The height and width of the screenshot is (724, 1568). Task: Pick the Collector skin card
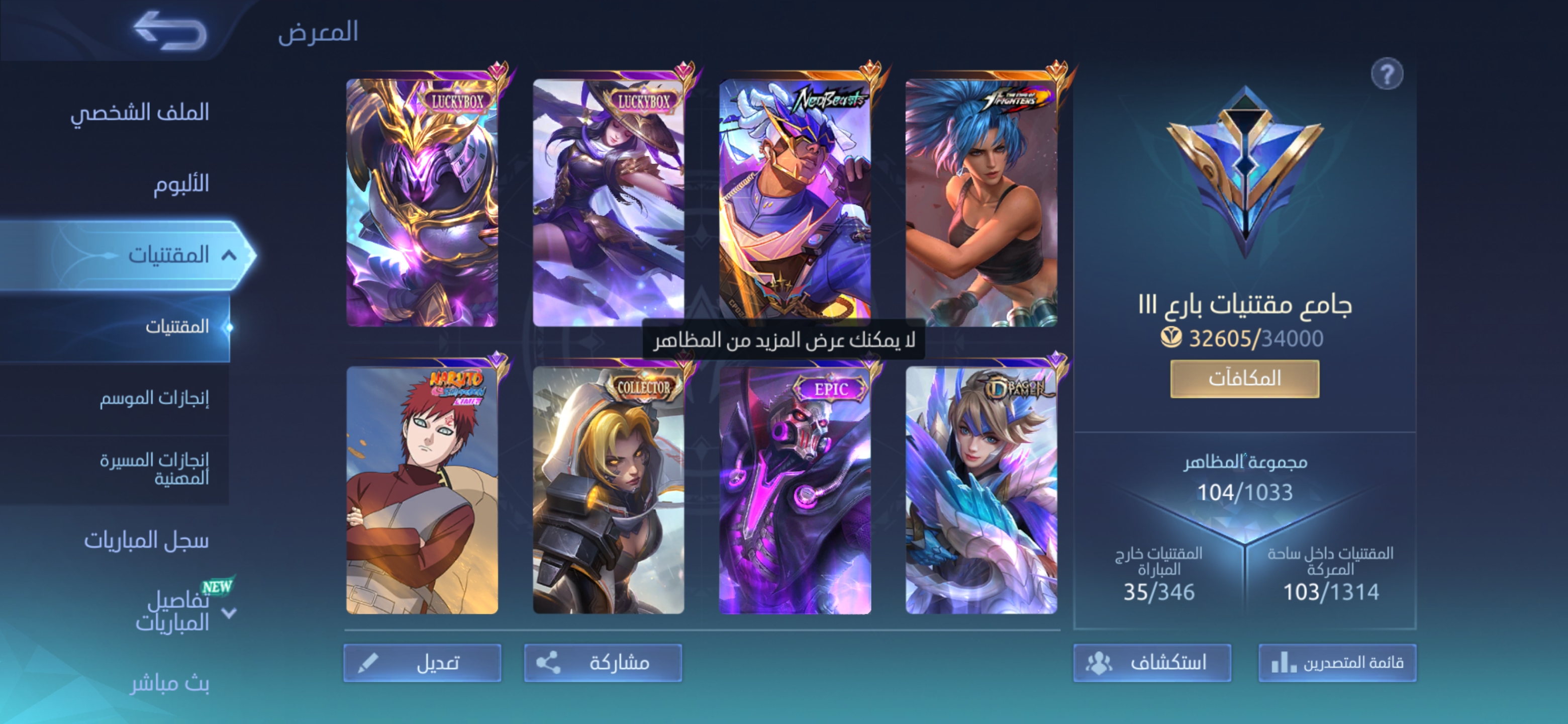pyautogui.click(x=609, y=490)
